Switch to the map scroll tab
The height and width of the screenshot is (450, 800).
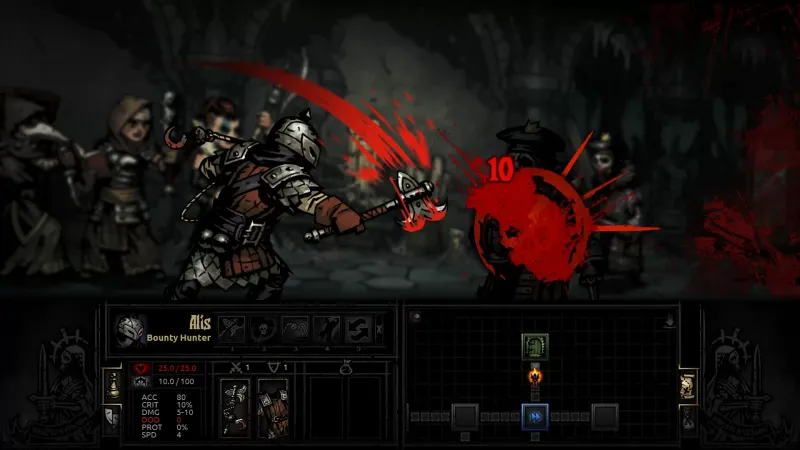coord(688,383)
